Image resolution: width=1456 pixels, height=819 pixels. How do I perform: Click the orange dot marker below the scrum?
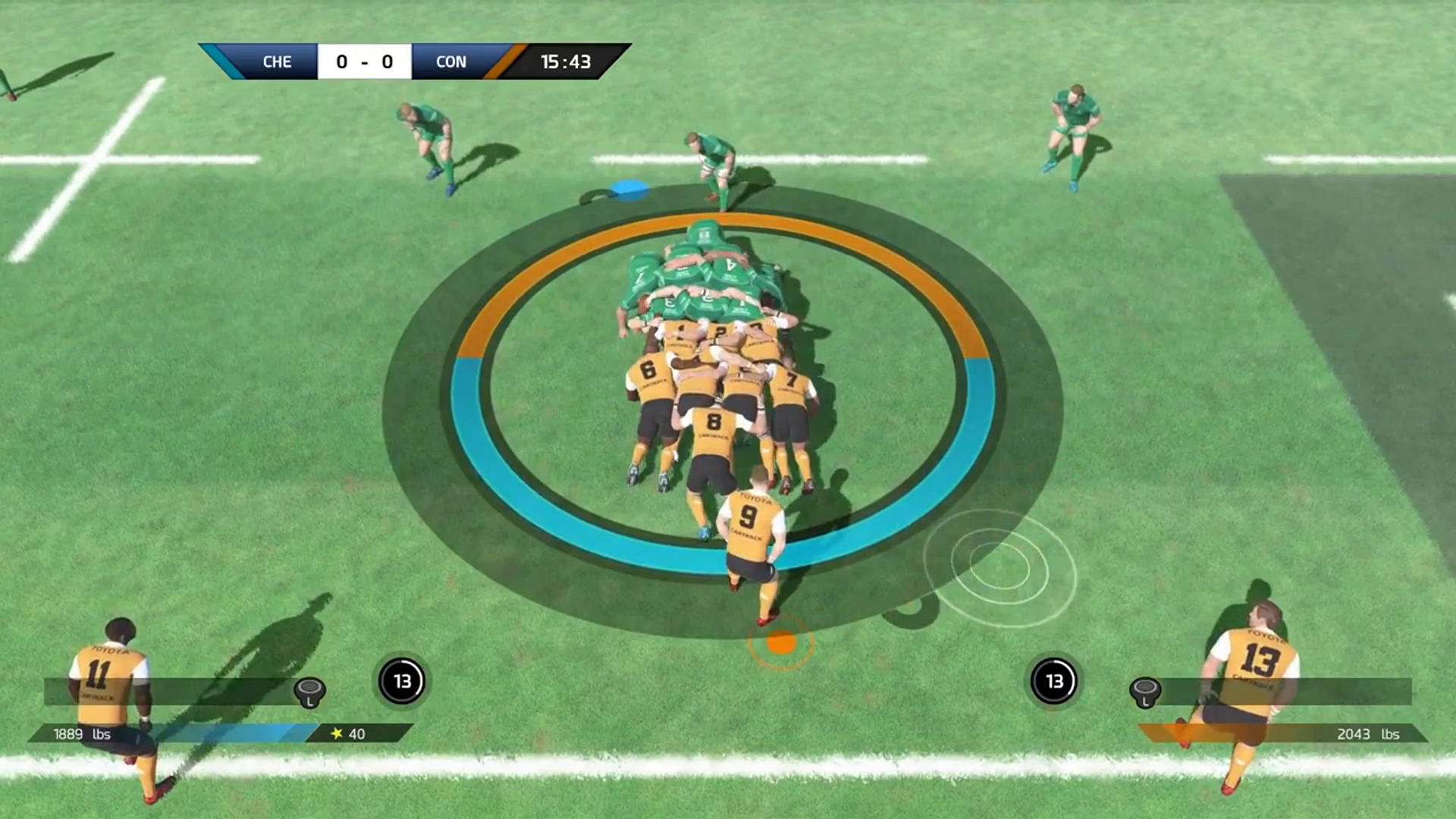(x=780, y=644)
